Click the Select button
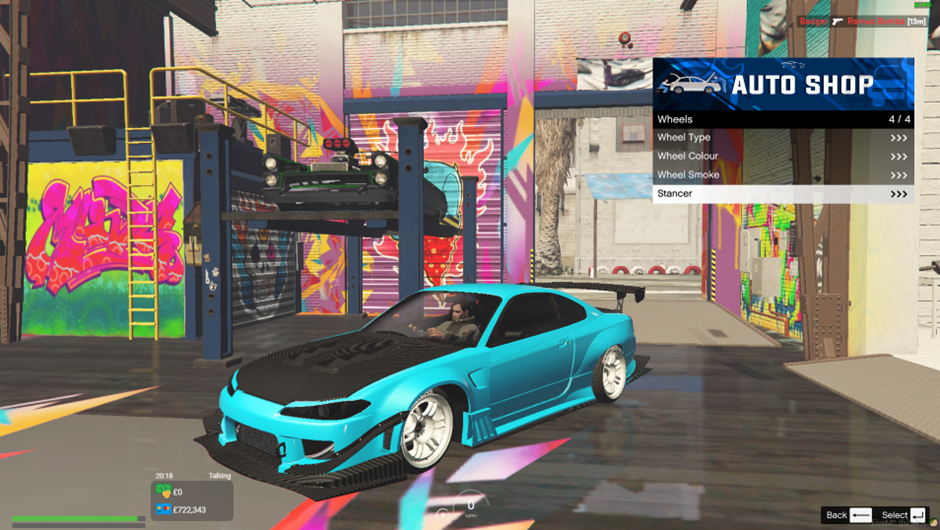Viewport: 940px width, 530px height. 905,515
